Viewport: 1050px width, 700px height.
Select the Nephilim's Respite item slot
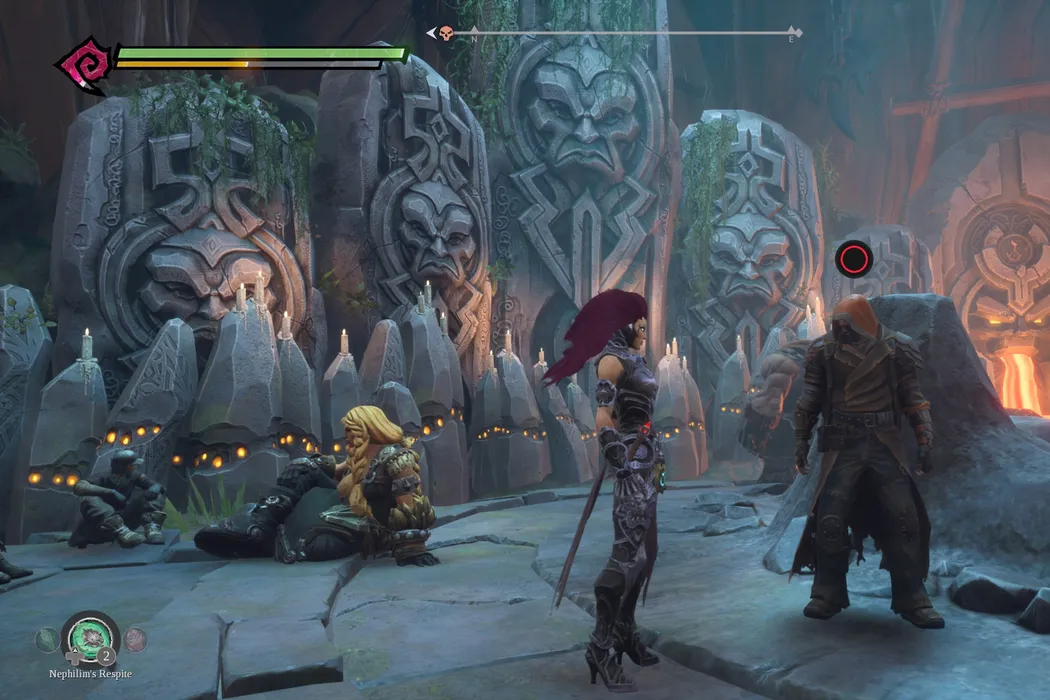click(90, 639)
